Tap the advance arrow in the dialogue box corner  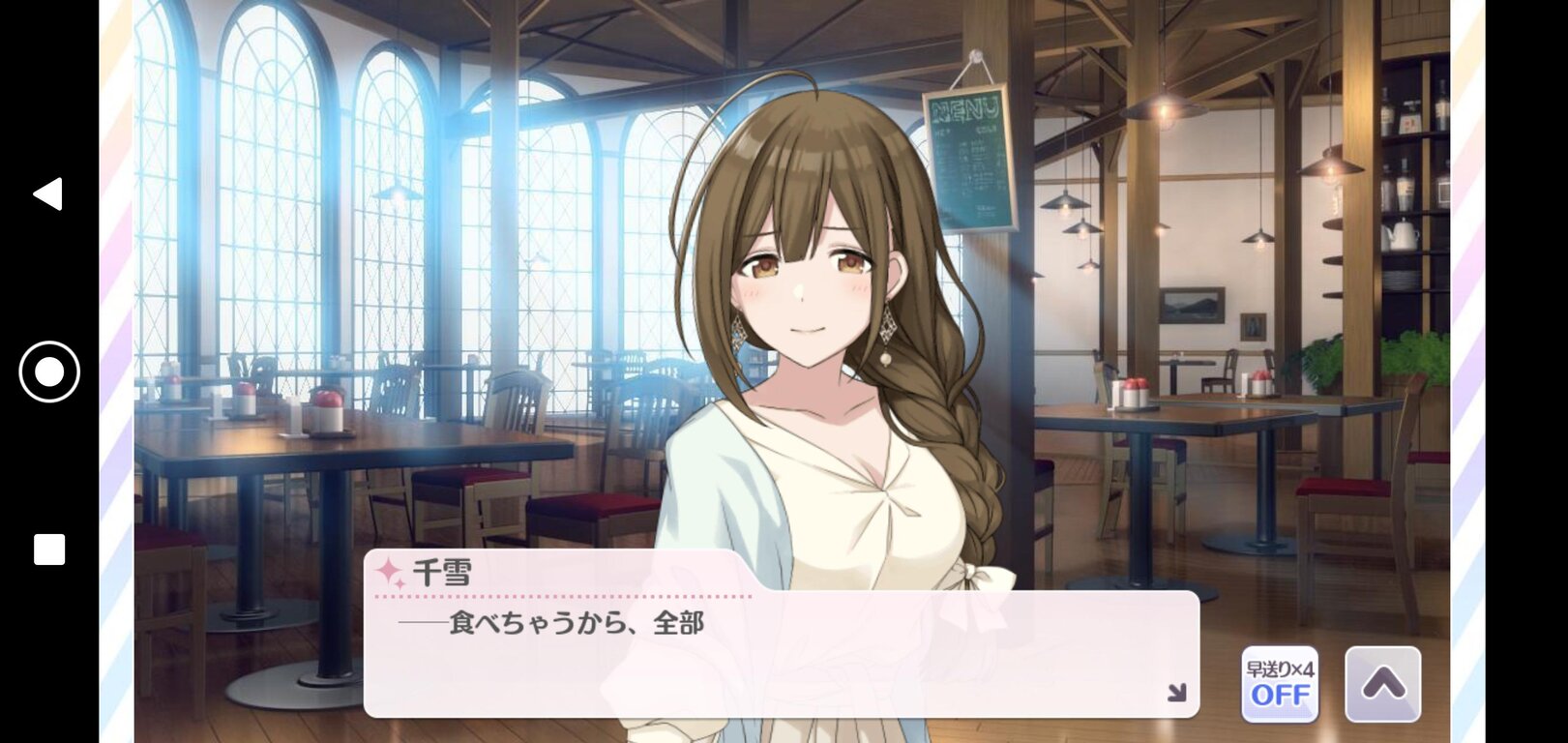[x=1178, y=692]
